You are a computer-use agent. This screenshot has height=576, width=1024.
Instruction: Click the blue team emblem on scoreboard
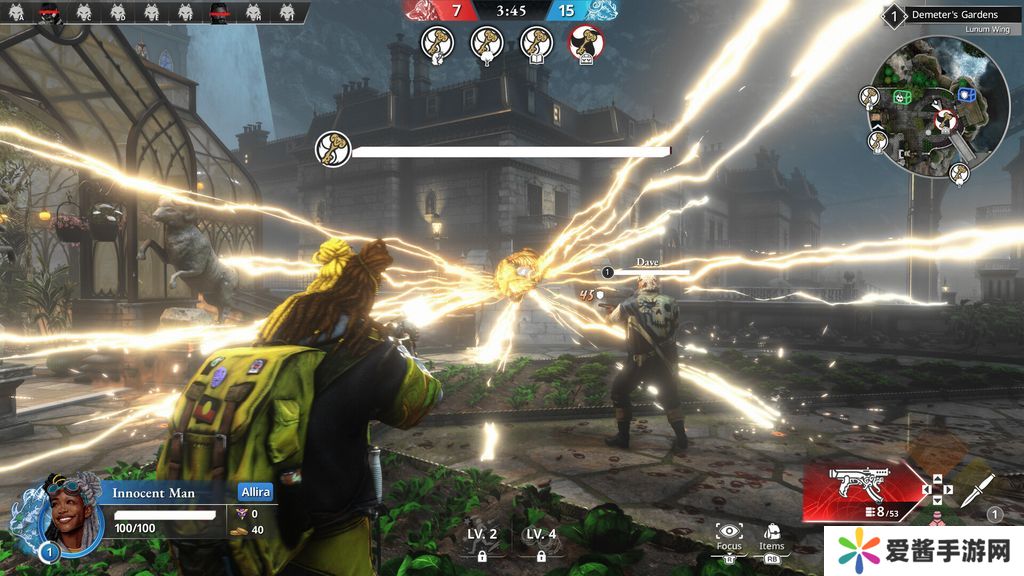click(600, 10)
